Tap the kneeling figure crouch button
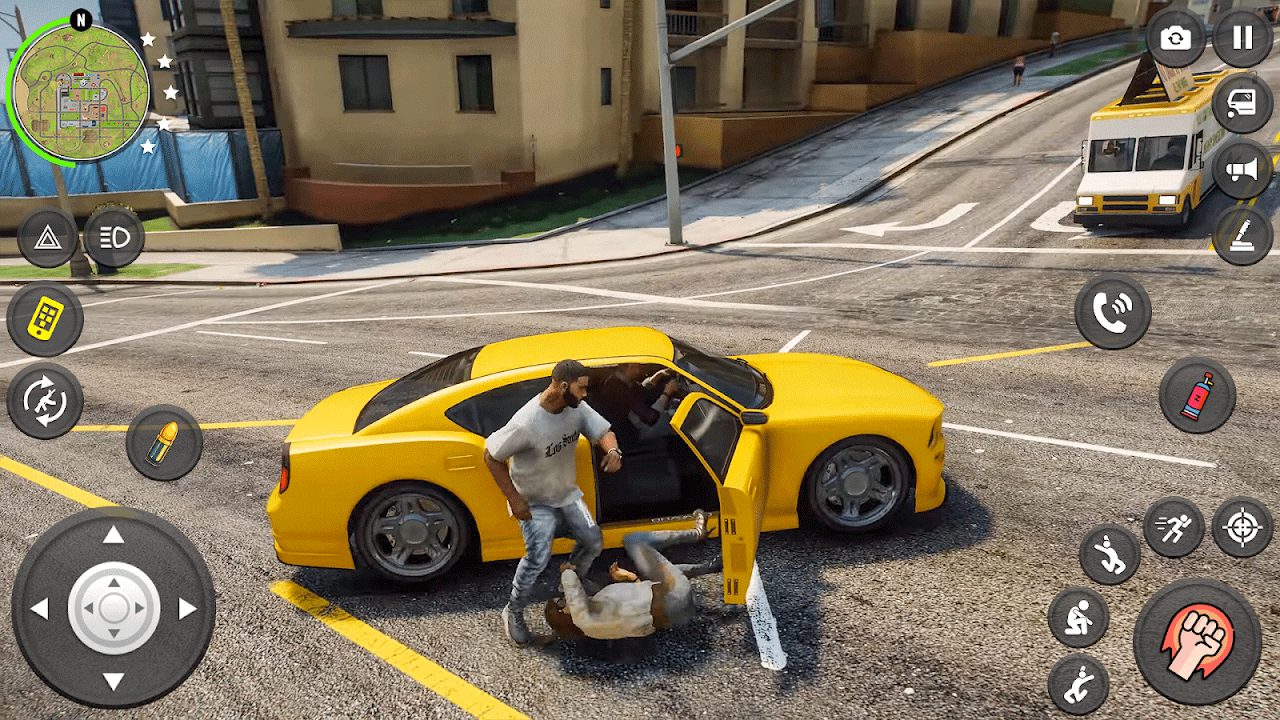Screen dimensions: 1280x720 tap(1078, 617)
